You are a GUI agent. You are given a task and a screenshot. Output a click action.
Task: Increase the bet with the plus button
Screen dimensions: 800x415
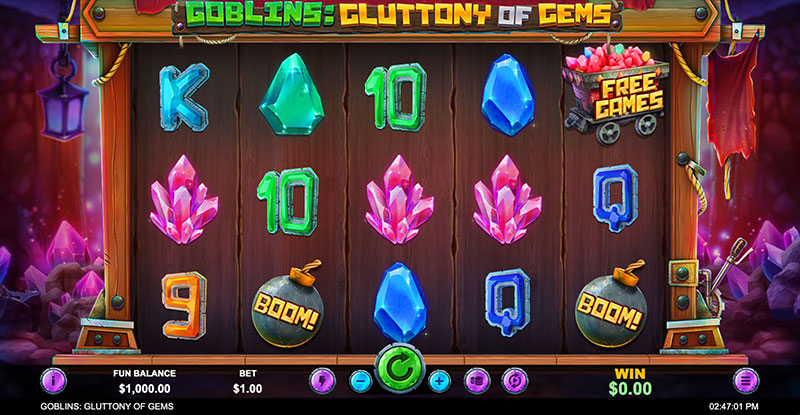(438, 380)
